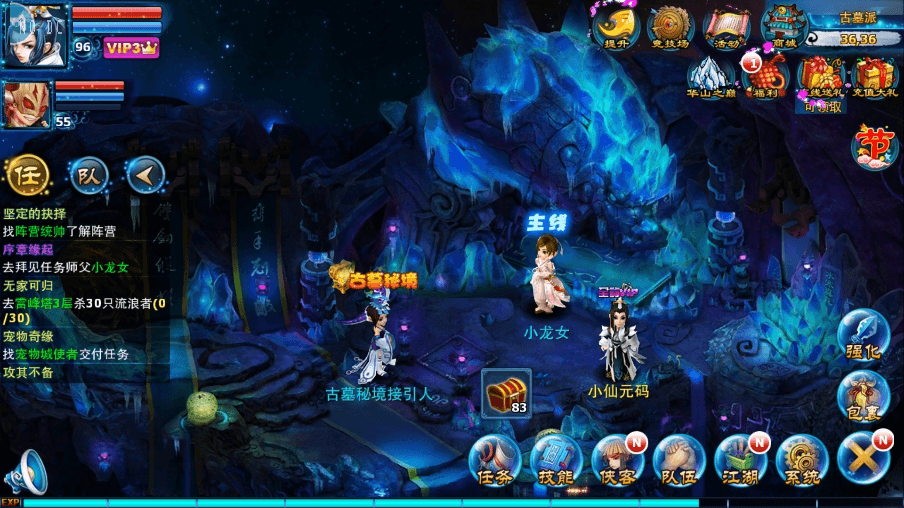This screenshot has width=904, height=508.
Task: Open the 系统 system settings
Action: point(802,461)
